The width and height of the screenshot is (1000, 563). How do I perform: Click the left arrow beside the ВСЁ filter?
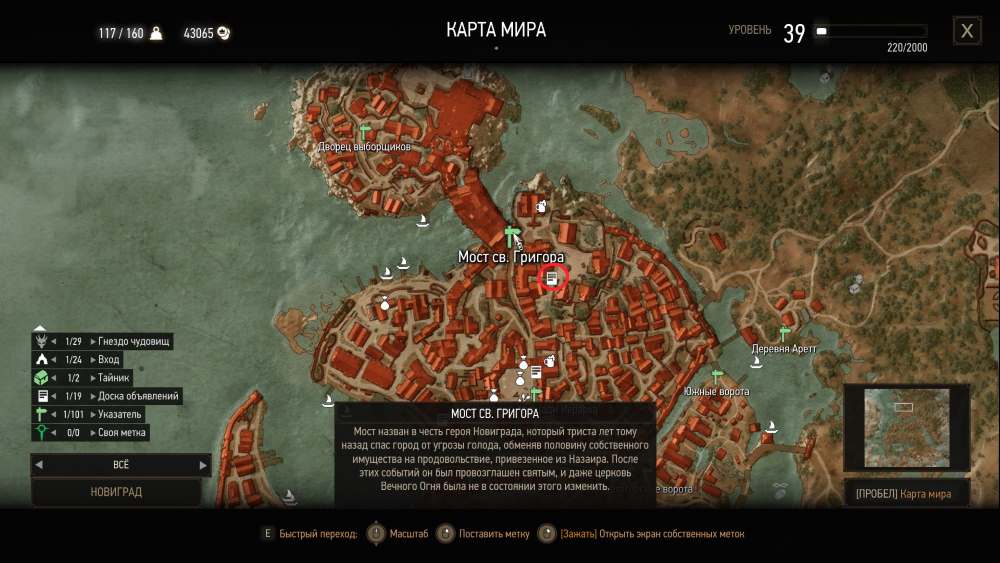point(37,465)
